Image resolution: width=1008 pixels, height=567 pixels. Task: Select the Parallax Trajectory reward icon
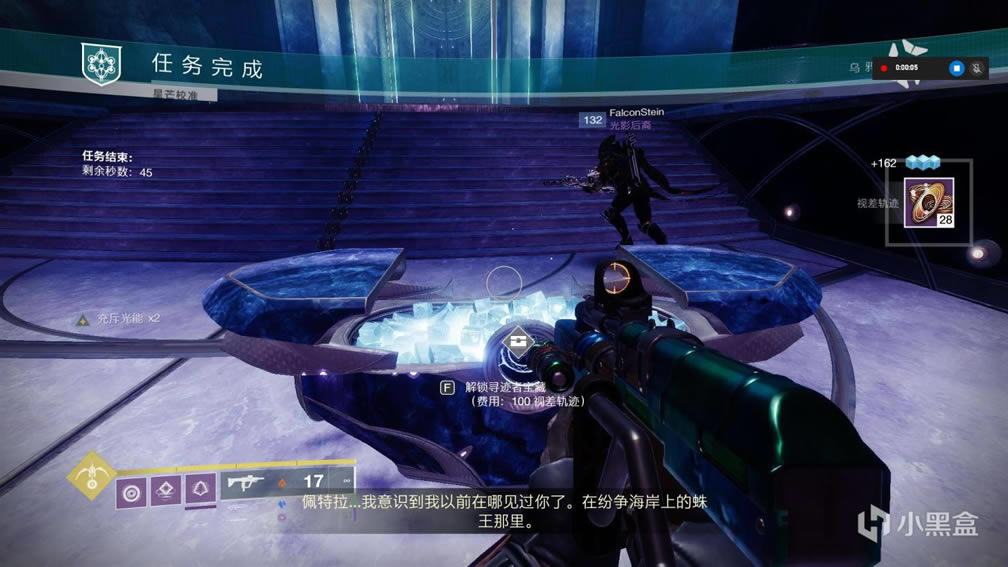coord(929,203)
